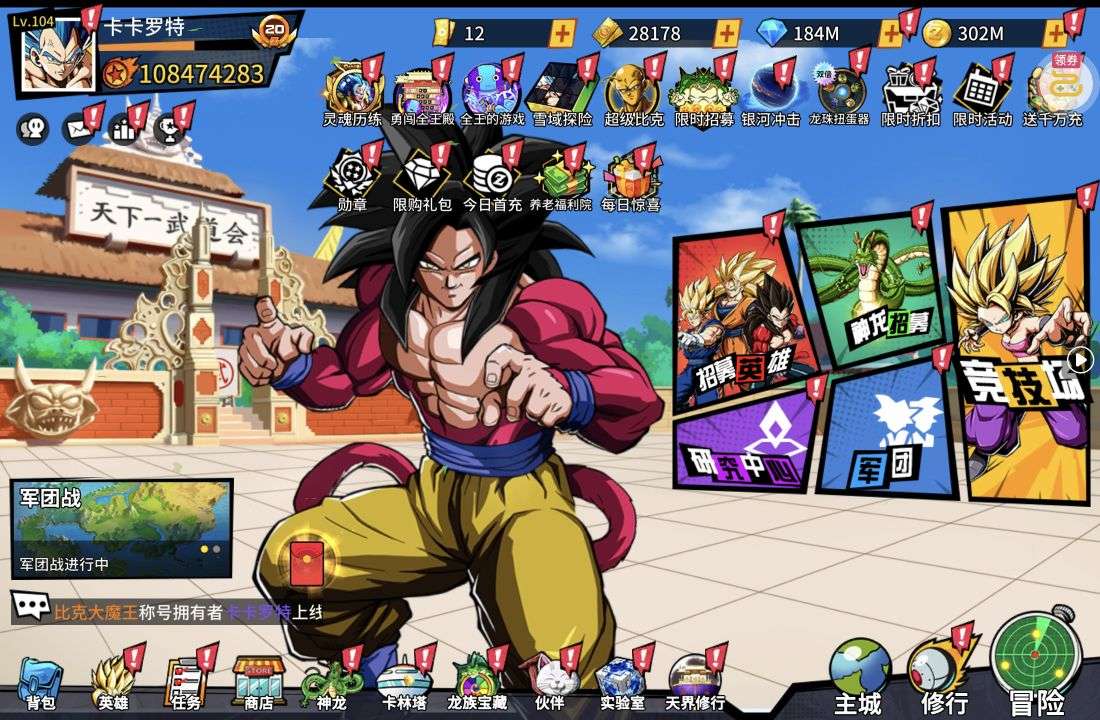The width and height of the screenshot is (1100, 720).
Task: Open the 英雄 heroes menu
Action: 113,684
